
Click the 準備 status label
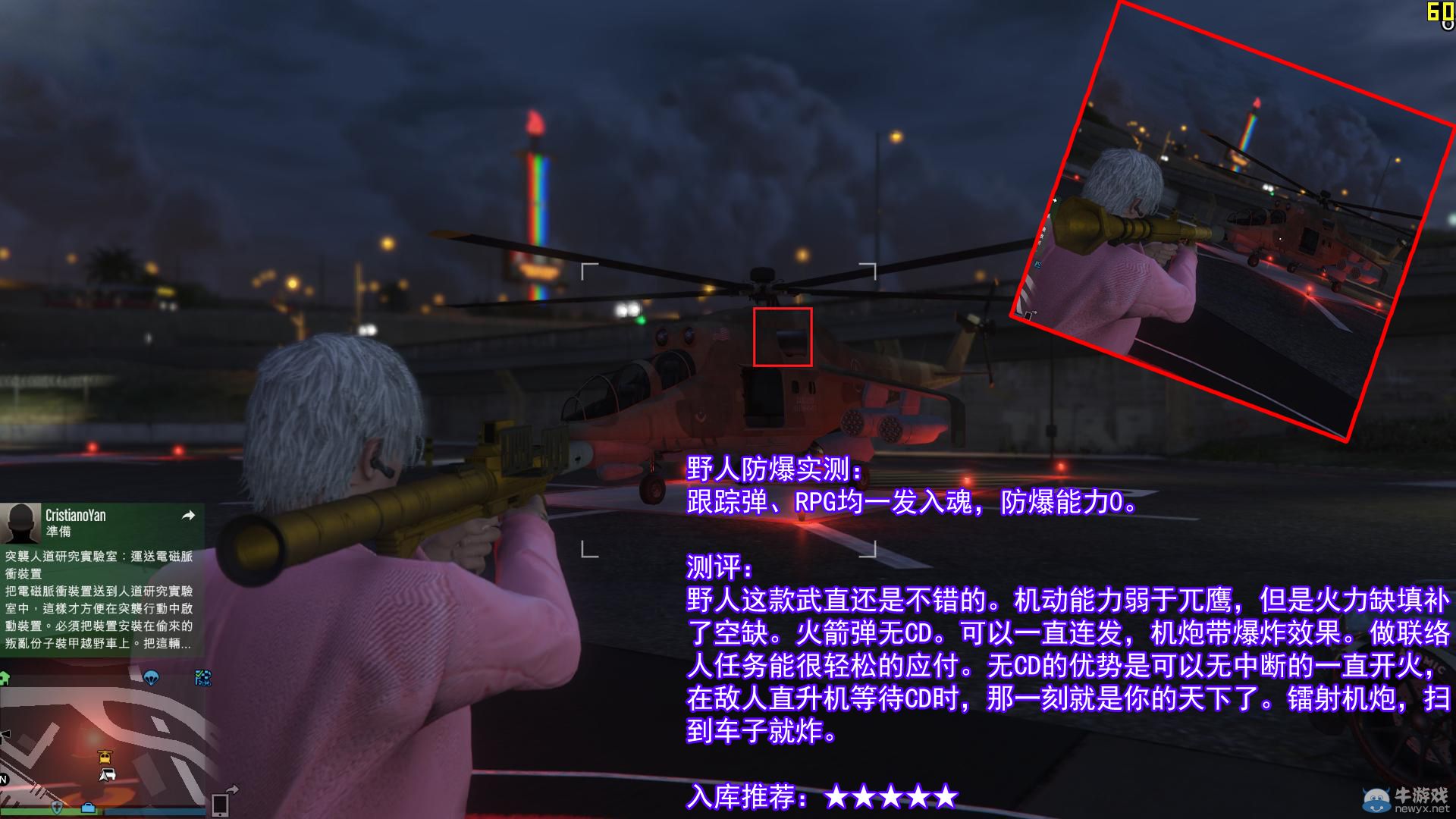[58, 530]
